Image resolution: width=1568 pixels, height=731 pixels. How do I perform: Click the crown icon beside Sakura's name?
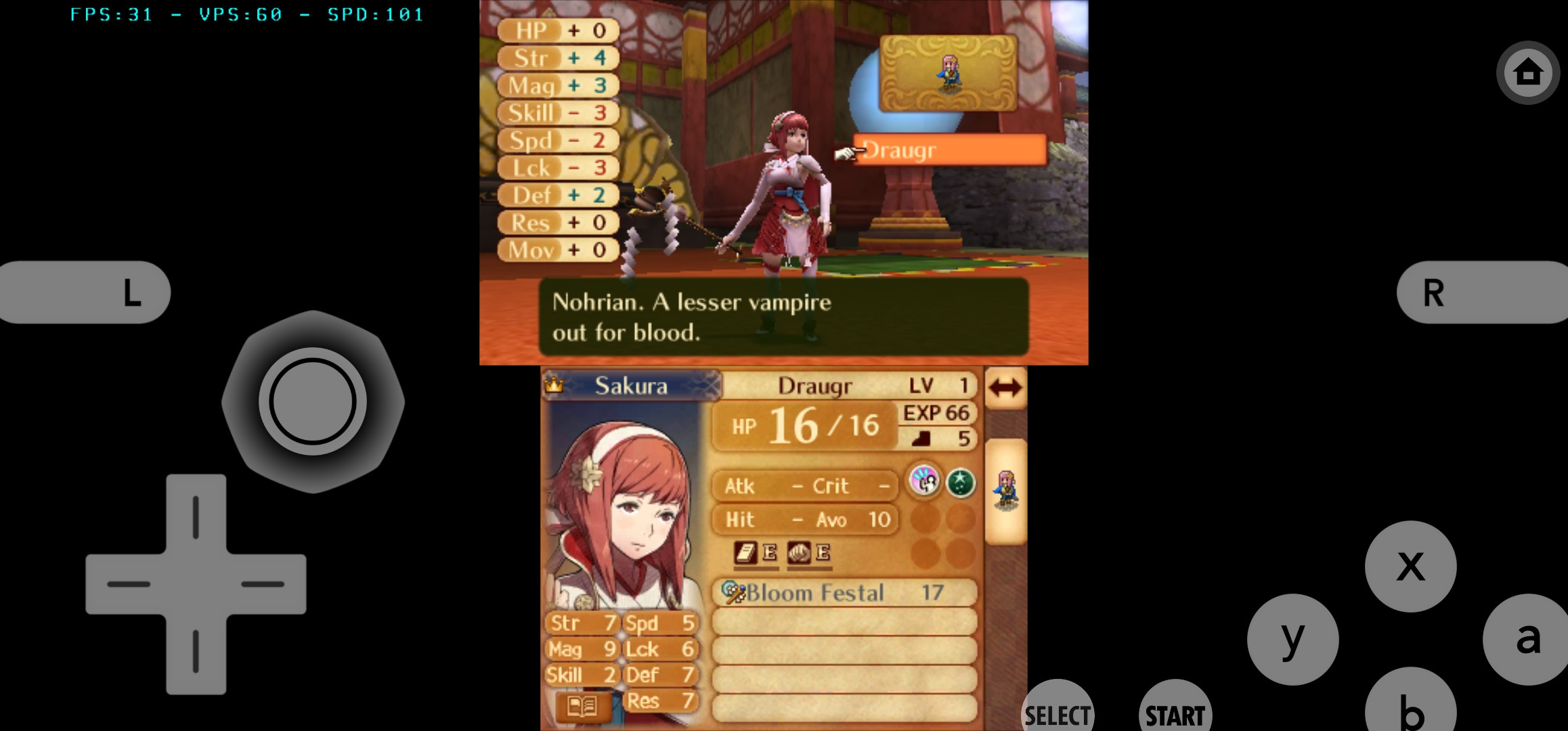[x=555, y=385]
